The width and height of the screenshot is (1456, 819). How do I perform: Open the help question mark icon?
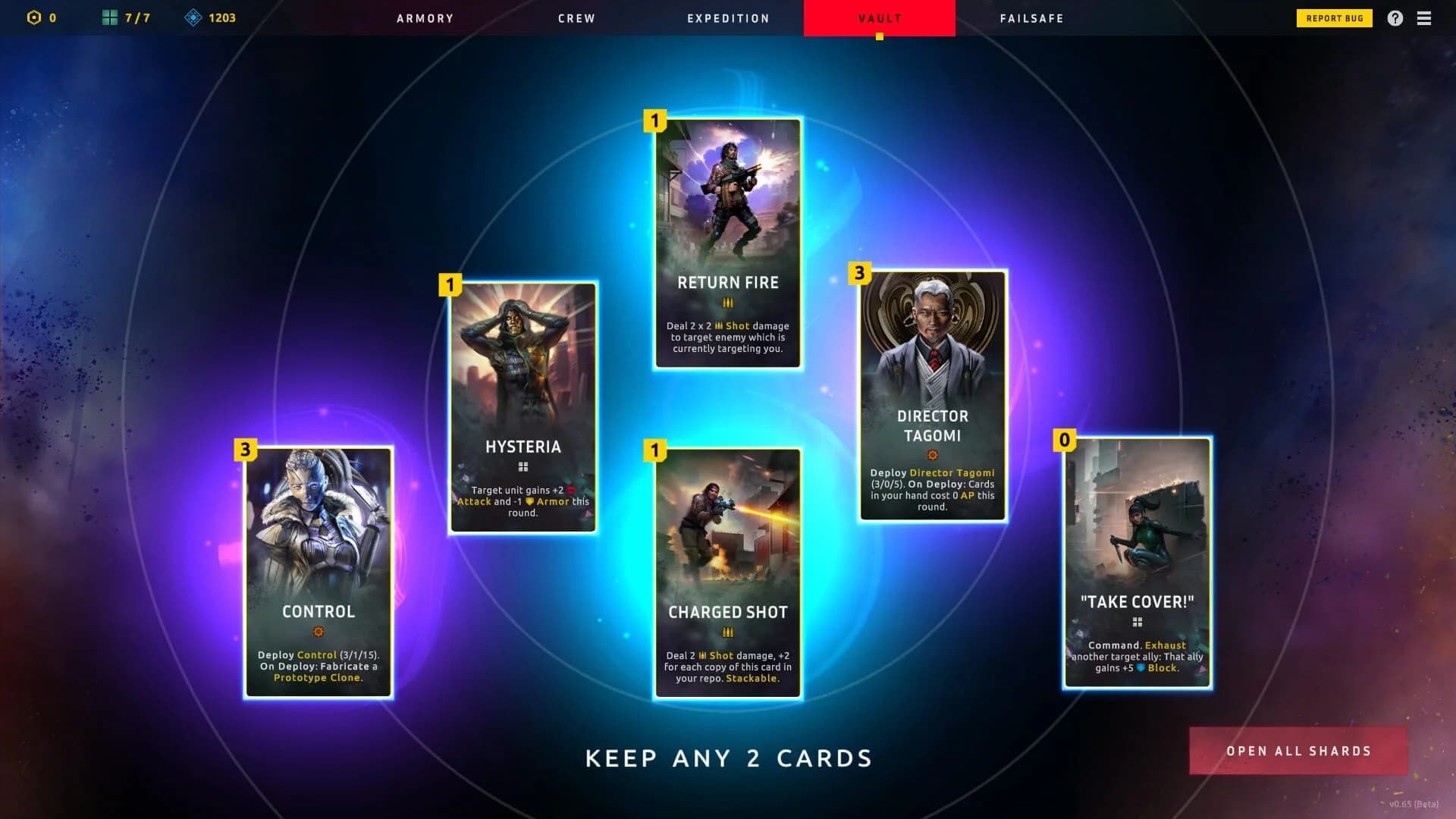(x=1394, y=18)
